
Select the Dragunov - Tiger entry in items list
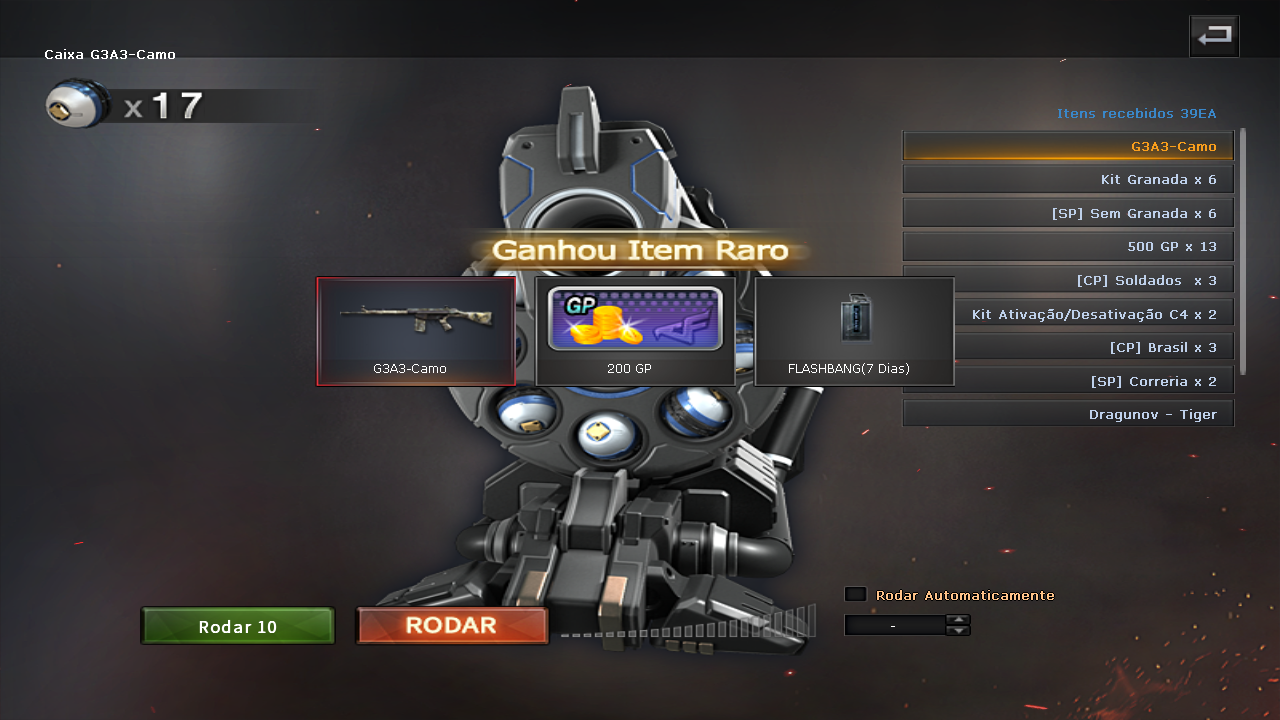[x=1068, y=413]
